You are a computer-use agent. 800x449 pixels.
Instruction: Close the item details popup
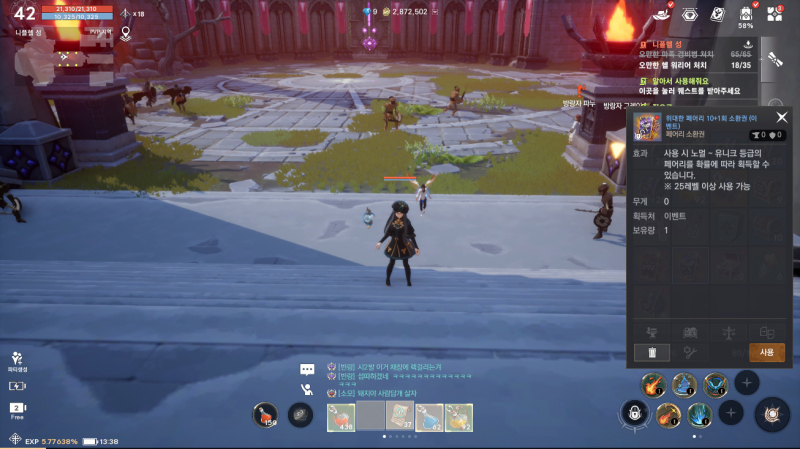tap(782, 117)
